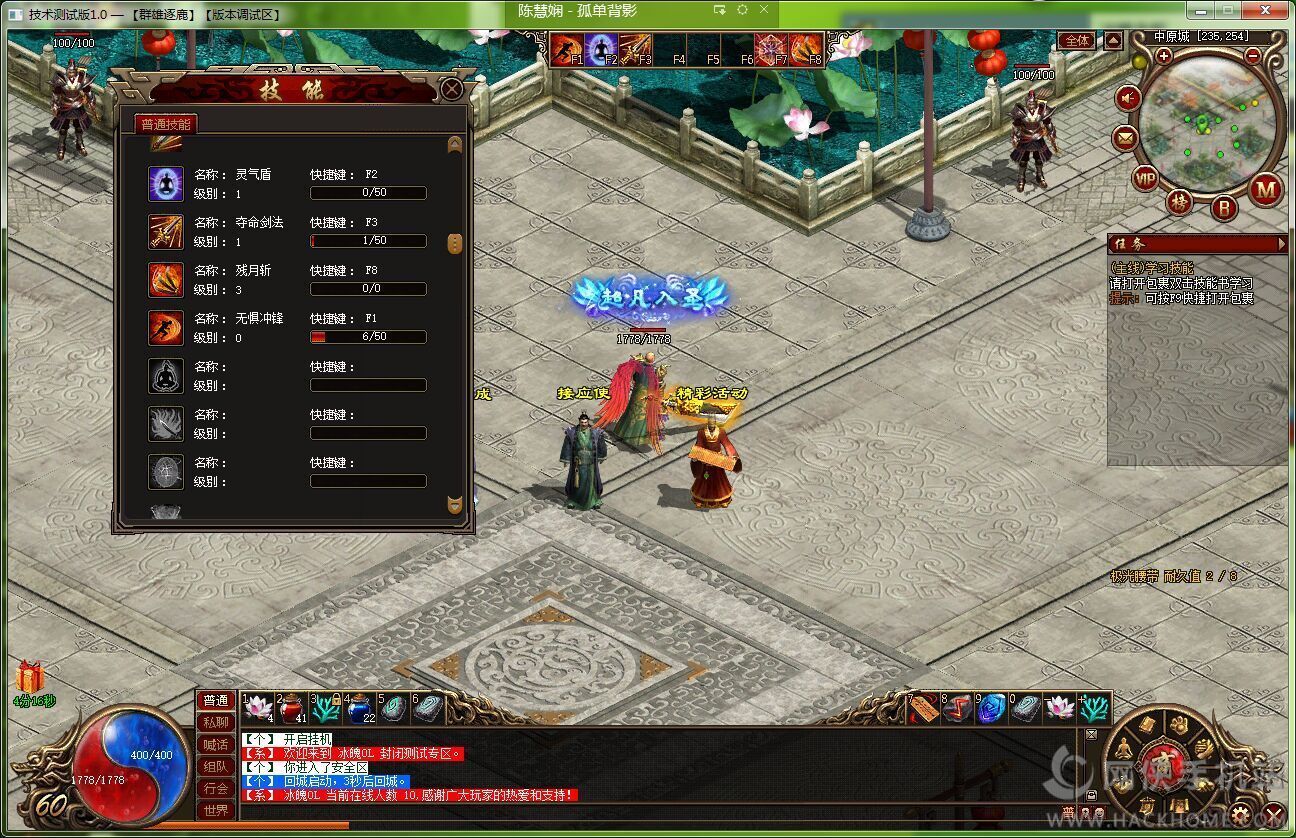This screenshot has width=1296, height=838.
Task: Zoom in the minimap with the plus button
Action: click(x=1164, y=57)
